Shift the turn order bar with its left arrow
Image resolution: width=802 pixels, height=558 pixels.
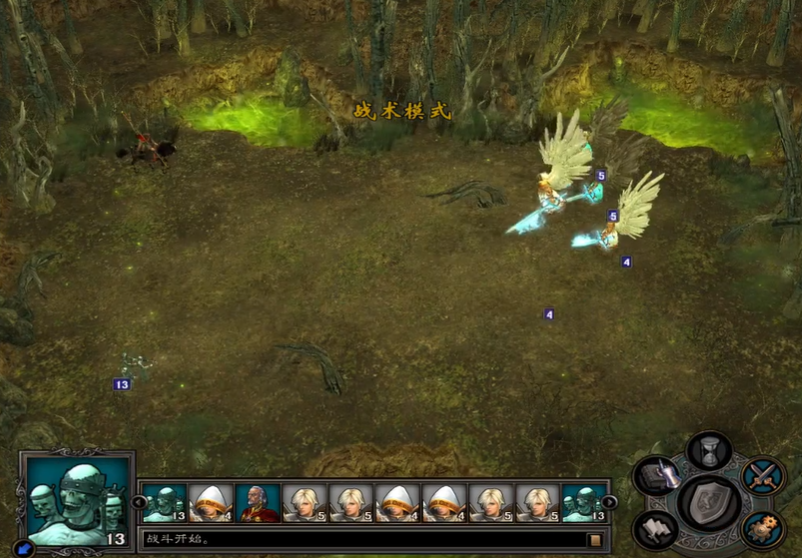click(x=139, y=502)
